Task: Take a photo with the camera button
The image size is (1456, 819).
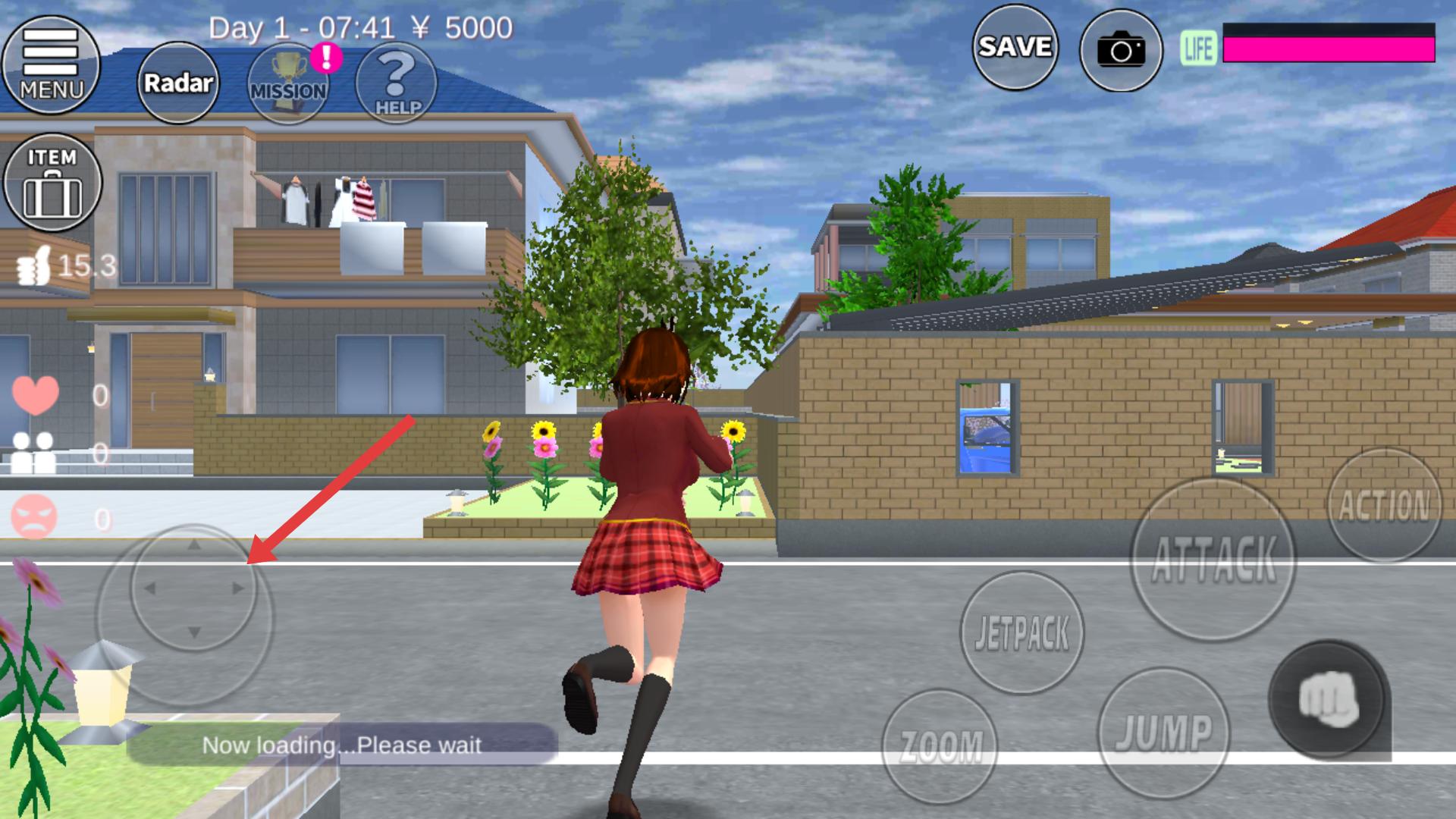Action: [x=1121, y=51]
